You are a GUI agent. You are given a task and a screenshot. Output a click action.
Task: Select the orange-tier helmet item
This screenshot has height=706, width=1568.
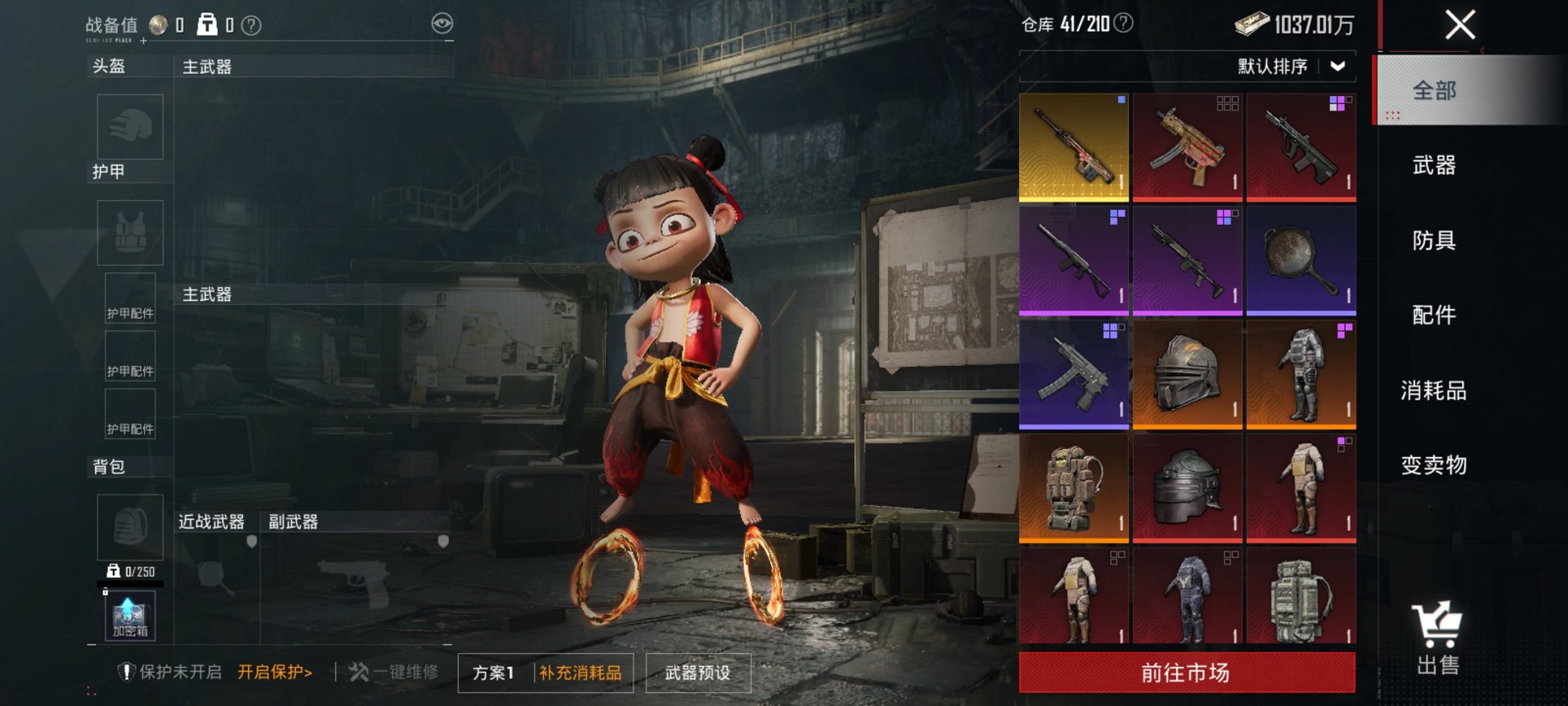[x=1187, y=375]
